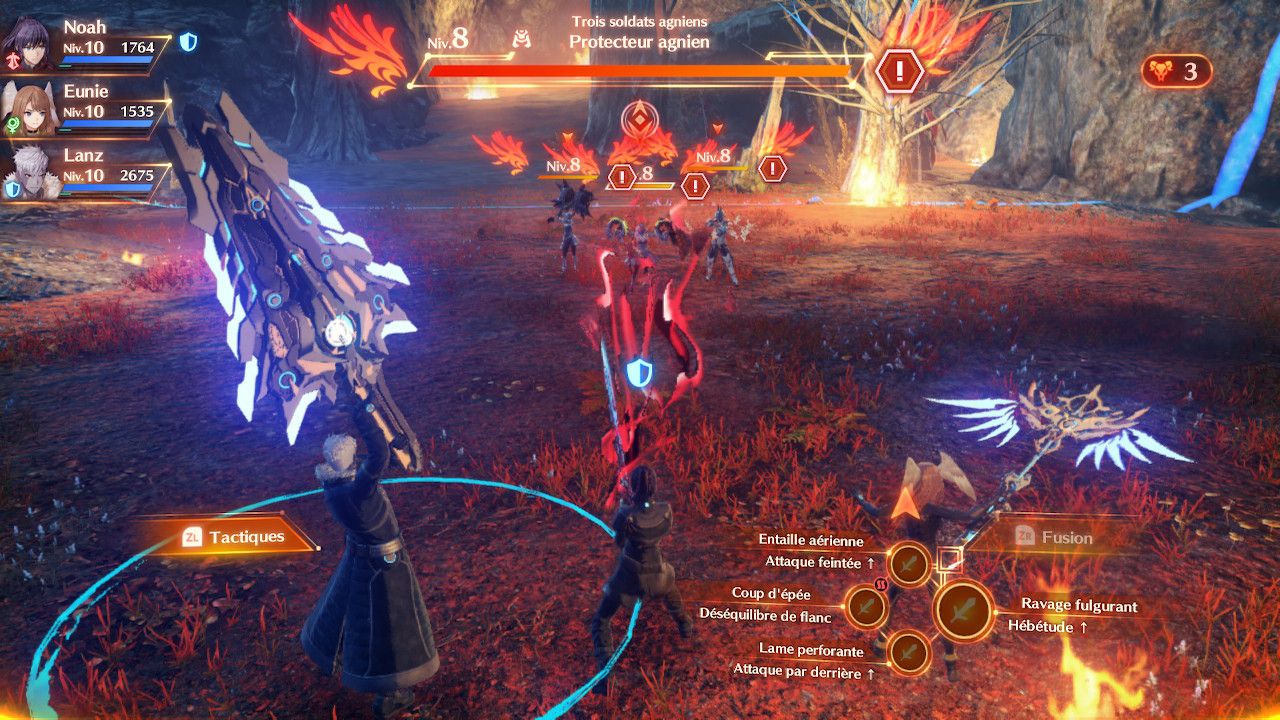Viewport: 1280px width, 720px height.
Task: Select Eunie's party portrait
Action: coord(28,108)
